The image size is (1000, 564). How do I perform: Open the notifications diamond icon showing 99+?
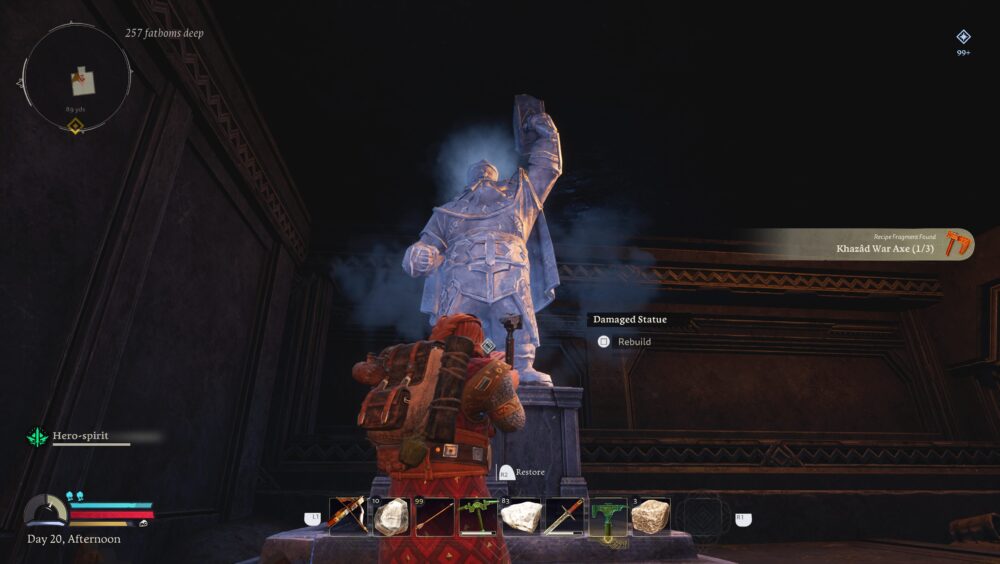tap(963, 37)
